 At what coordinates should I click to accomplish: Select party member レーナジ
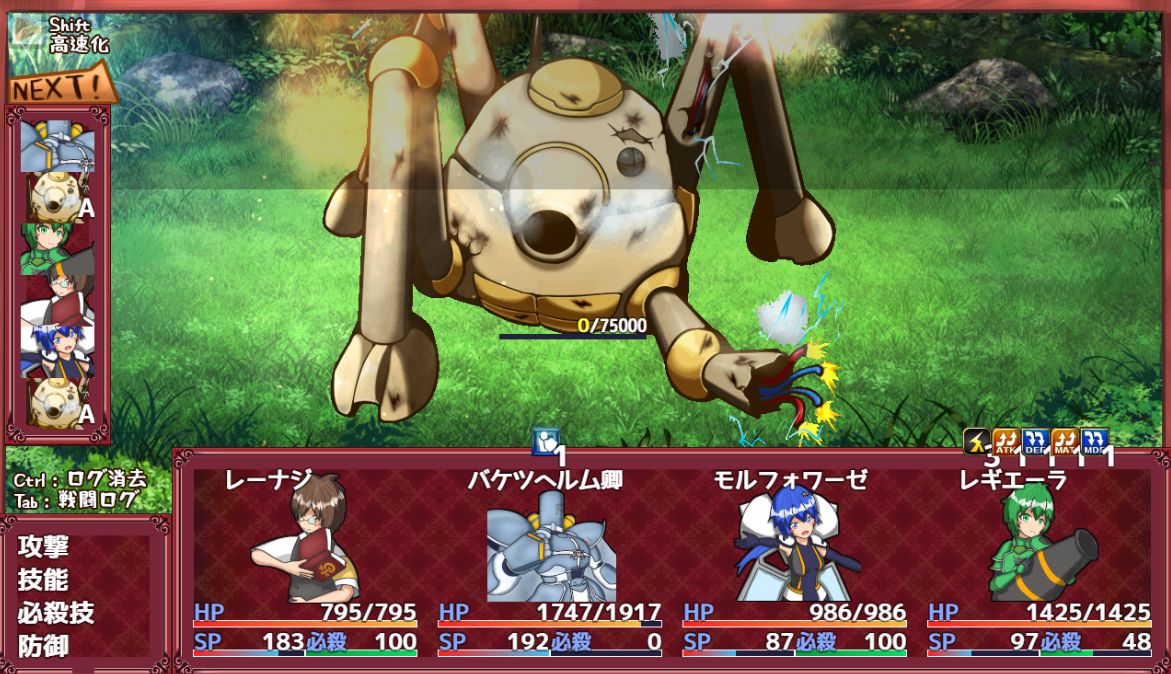pyautogui.click(x=305, y=540)
